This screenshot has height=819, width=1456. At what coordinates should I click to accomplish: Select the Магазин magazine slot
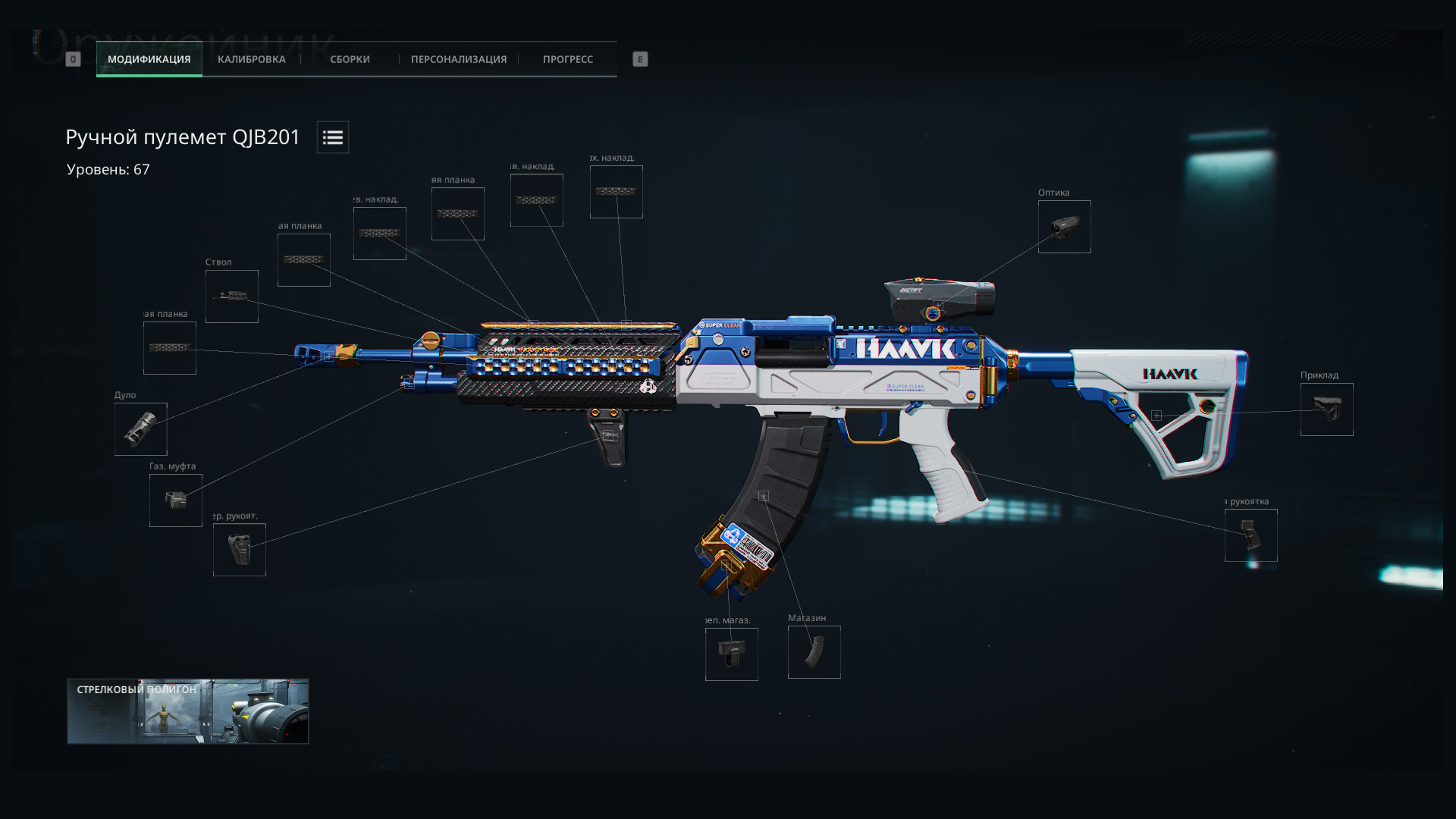tap(814, 652)
